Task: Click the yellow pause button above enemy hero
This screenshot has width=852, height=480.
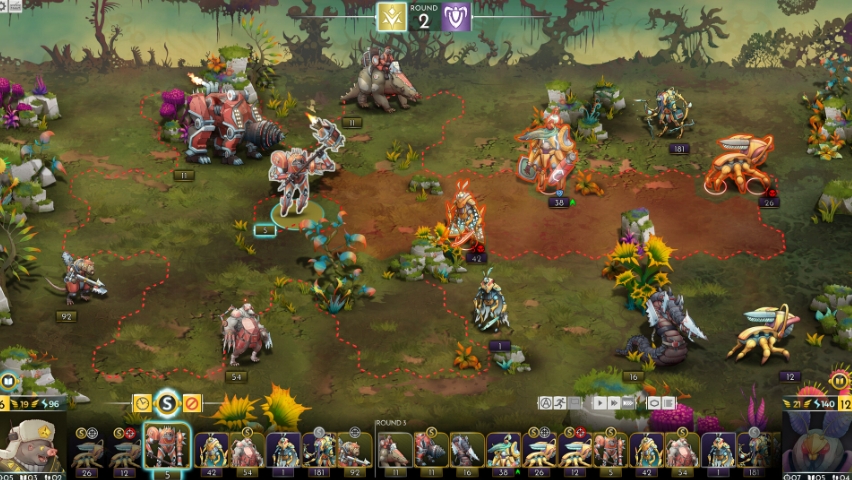Action: (x=839, y=381)
